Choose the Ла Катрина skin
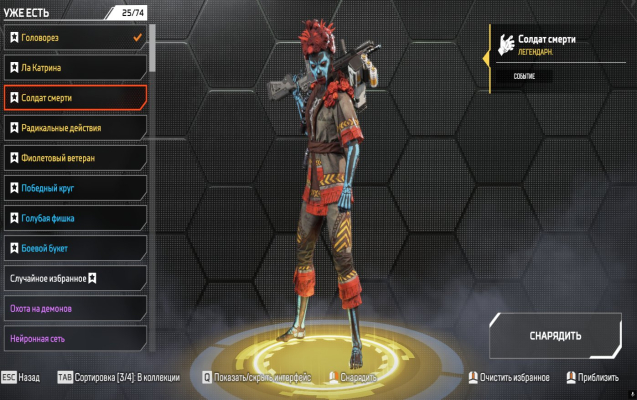637x400 pixels. 74,68
